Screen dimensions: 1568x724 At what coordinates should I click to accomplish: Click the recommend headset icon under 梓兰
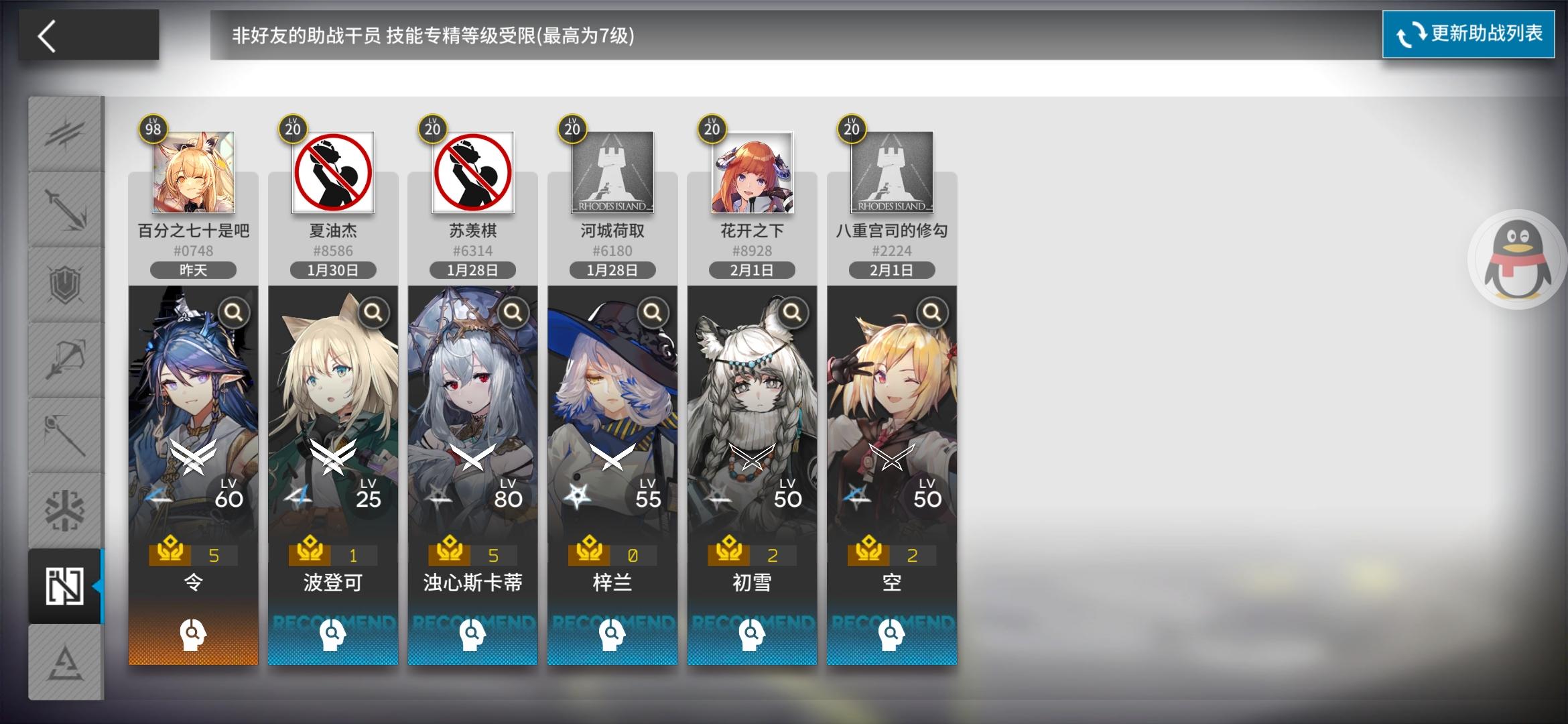click(612, 633)
